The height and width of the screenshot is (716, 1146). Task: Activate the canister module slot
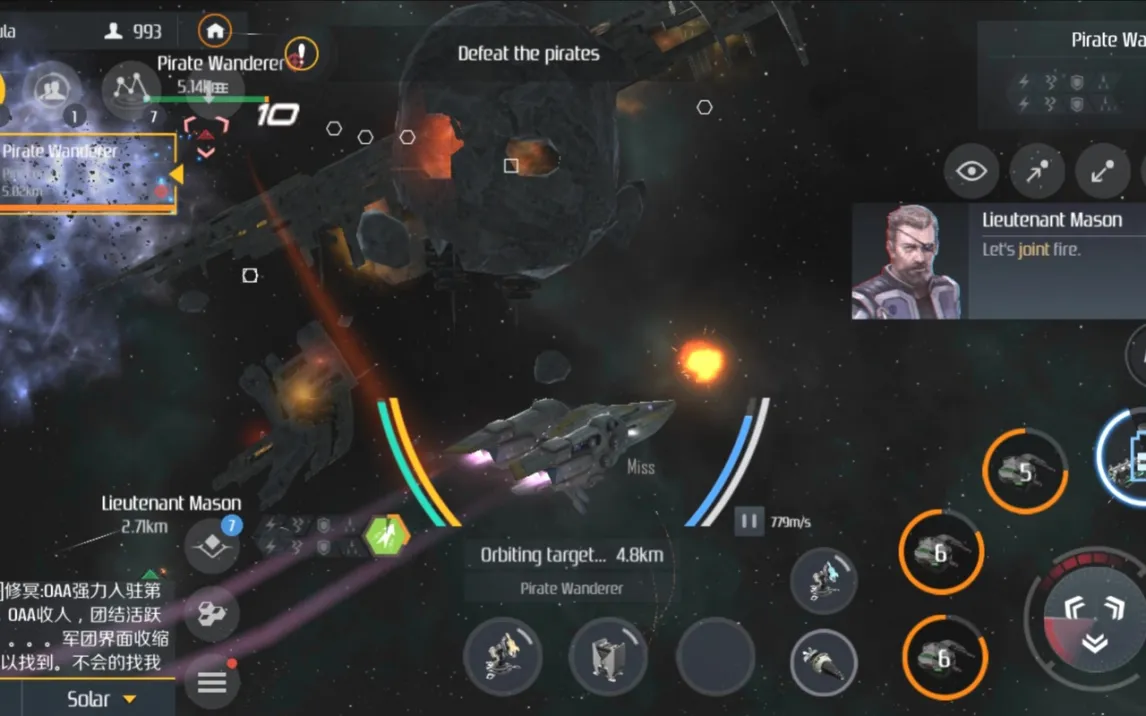pos(607,656)
